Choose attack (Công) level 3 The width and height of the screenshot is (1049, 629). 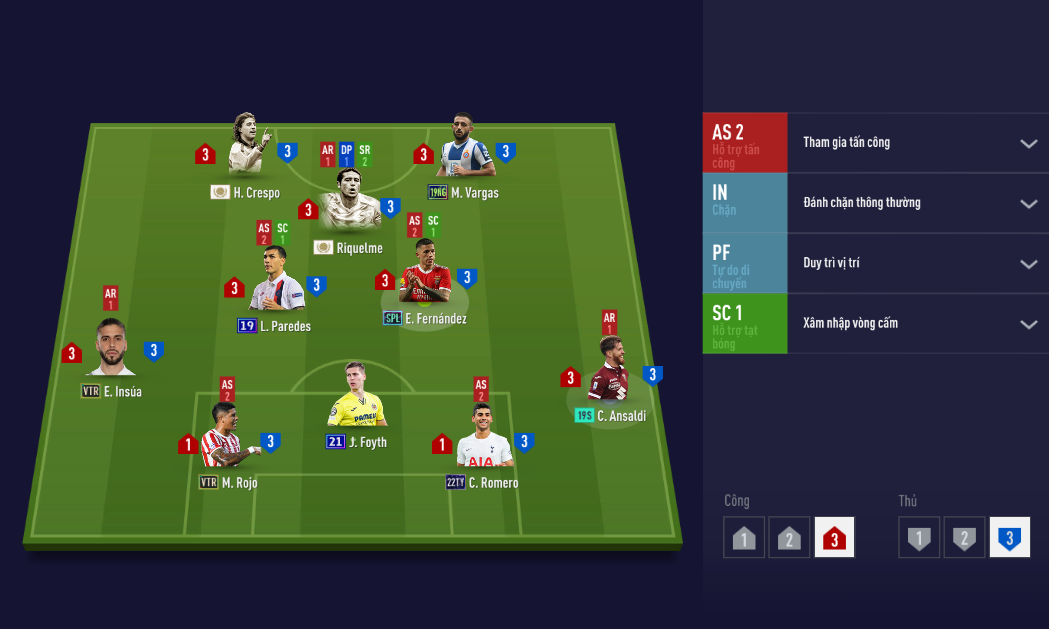[834, 538]
